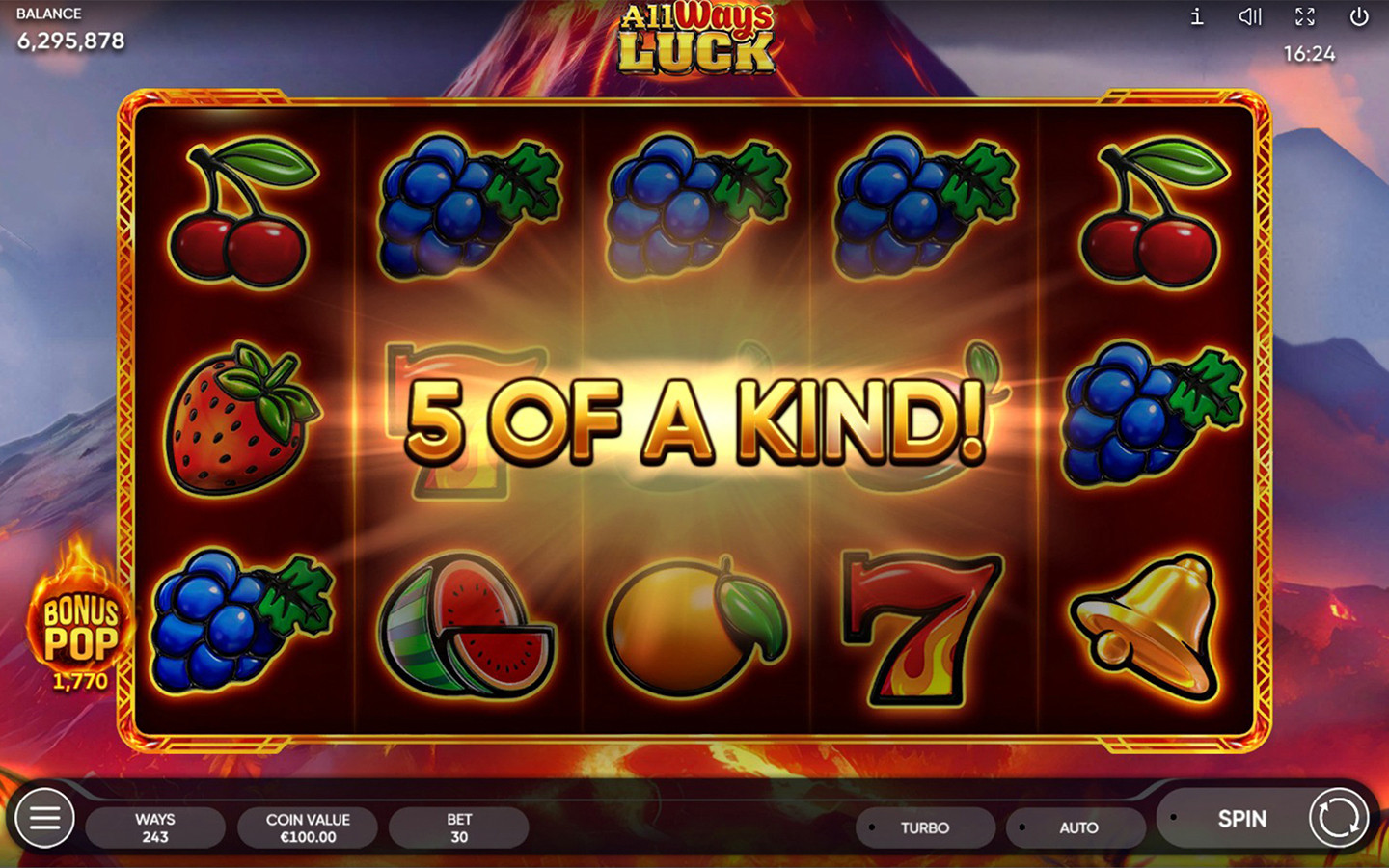Image resolution: width=1389 pixels, height=868 pixels.
Task: Adjust the Bet amount
Action: [459, 827]
